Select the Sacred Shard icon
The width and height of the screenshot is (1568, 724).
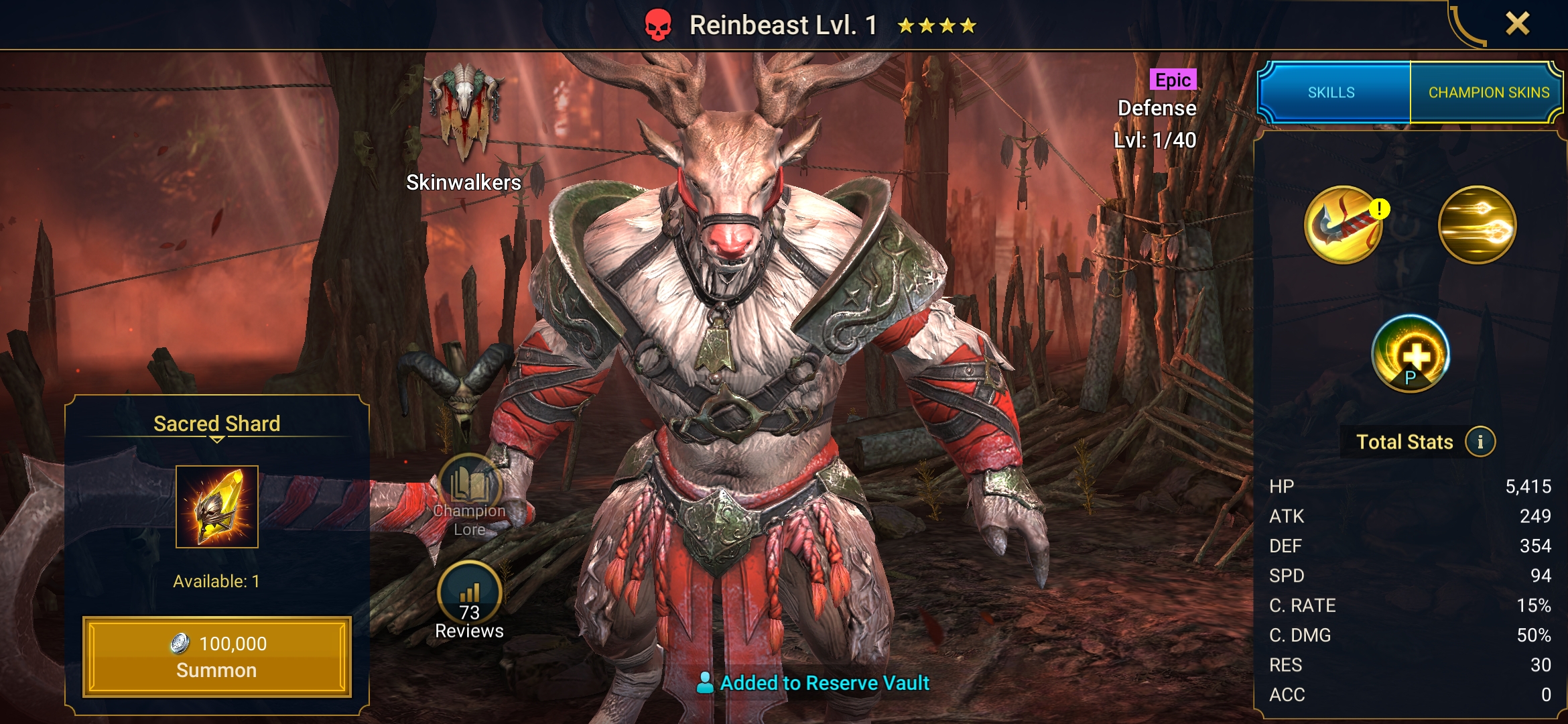click(216, 507)
